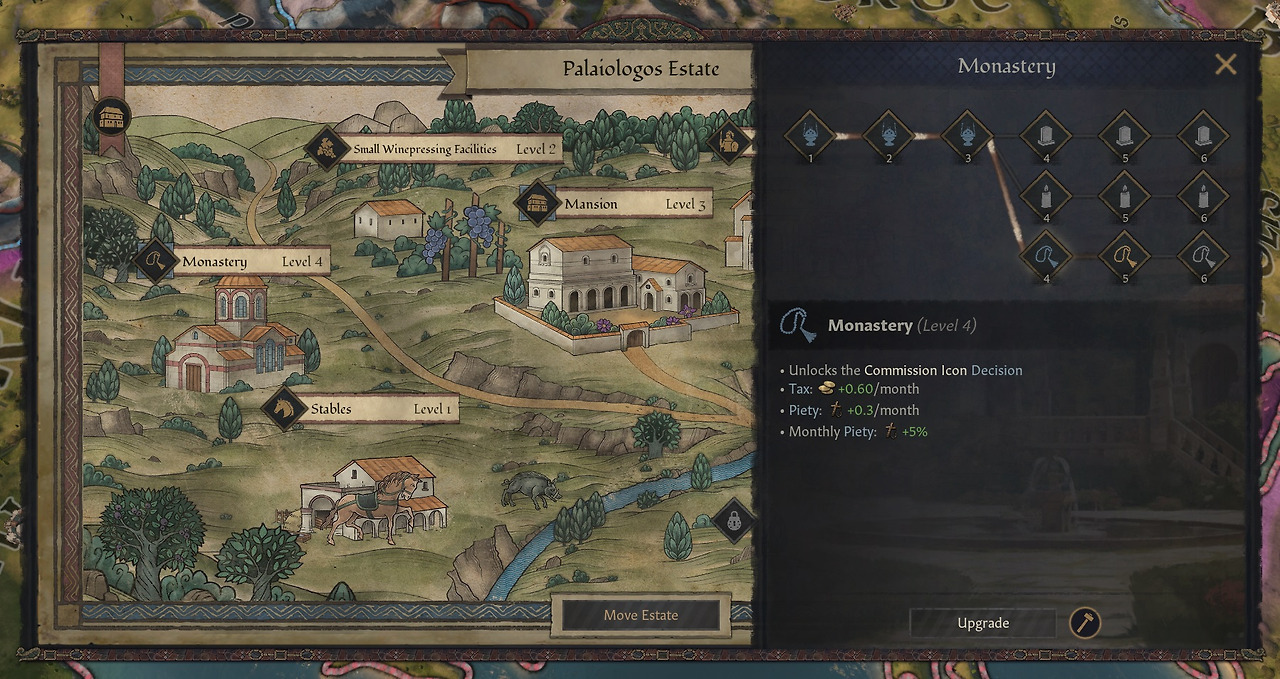Select the level 2 censer upgrade node

tap(889, 134)
